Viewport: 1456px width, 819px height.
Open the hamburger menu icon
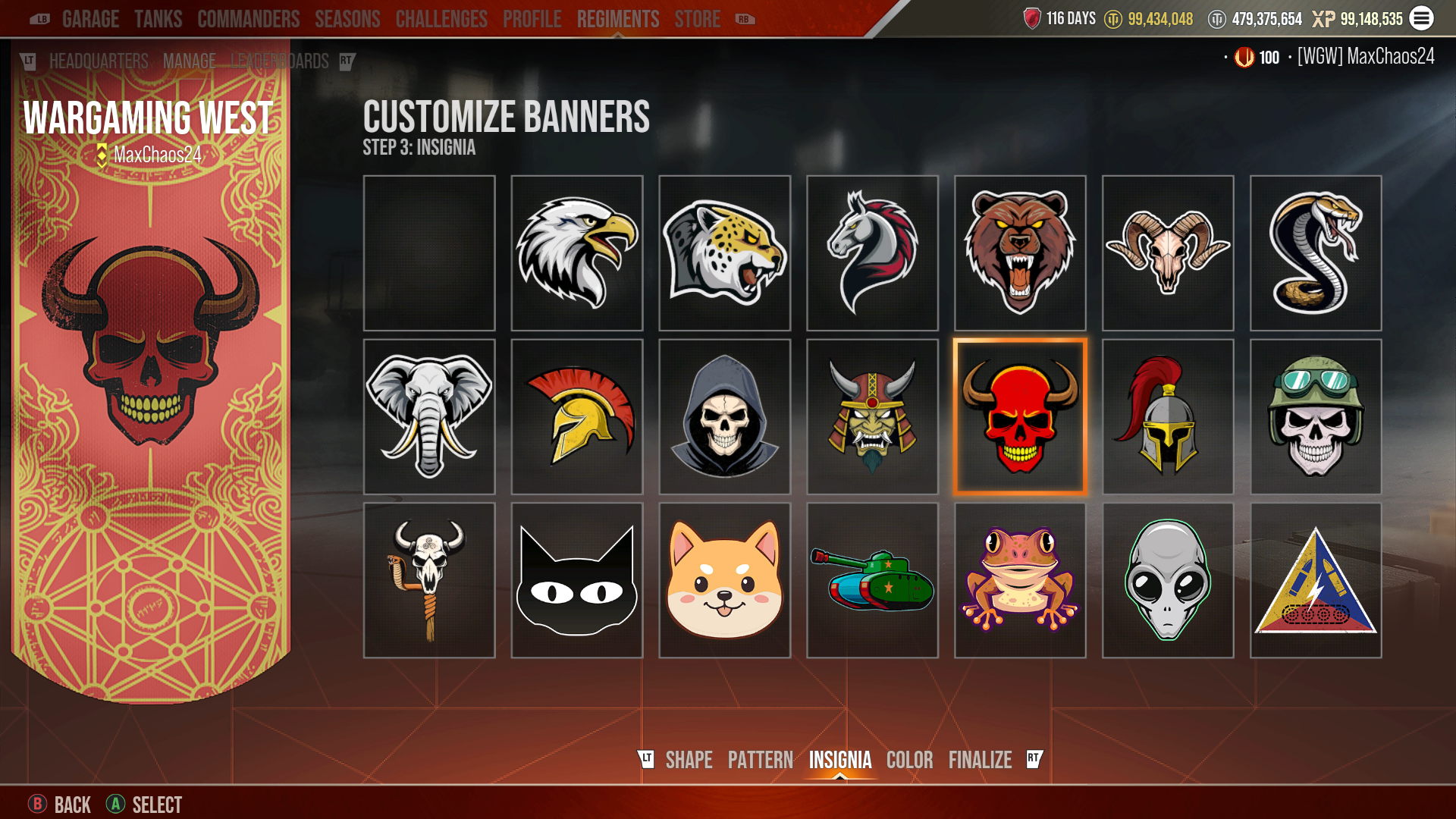(1421, 18)
